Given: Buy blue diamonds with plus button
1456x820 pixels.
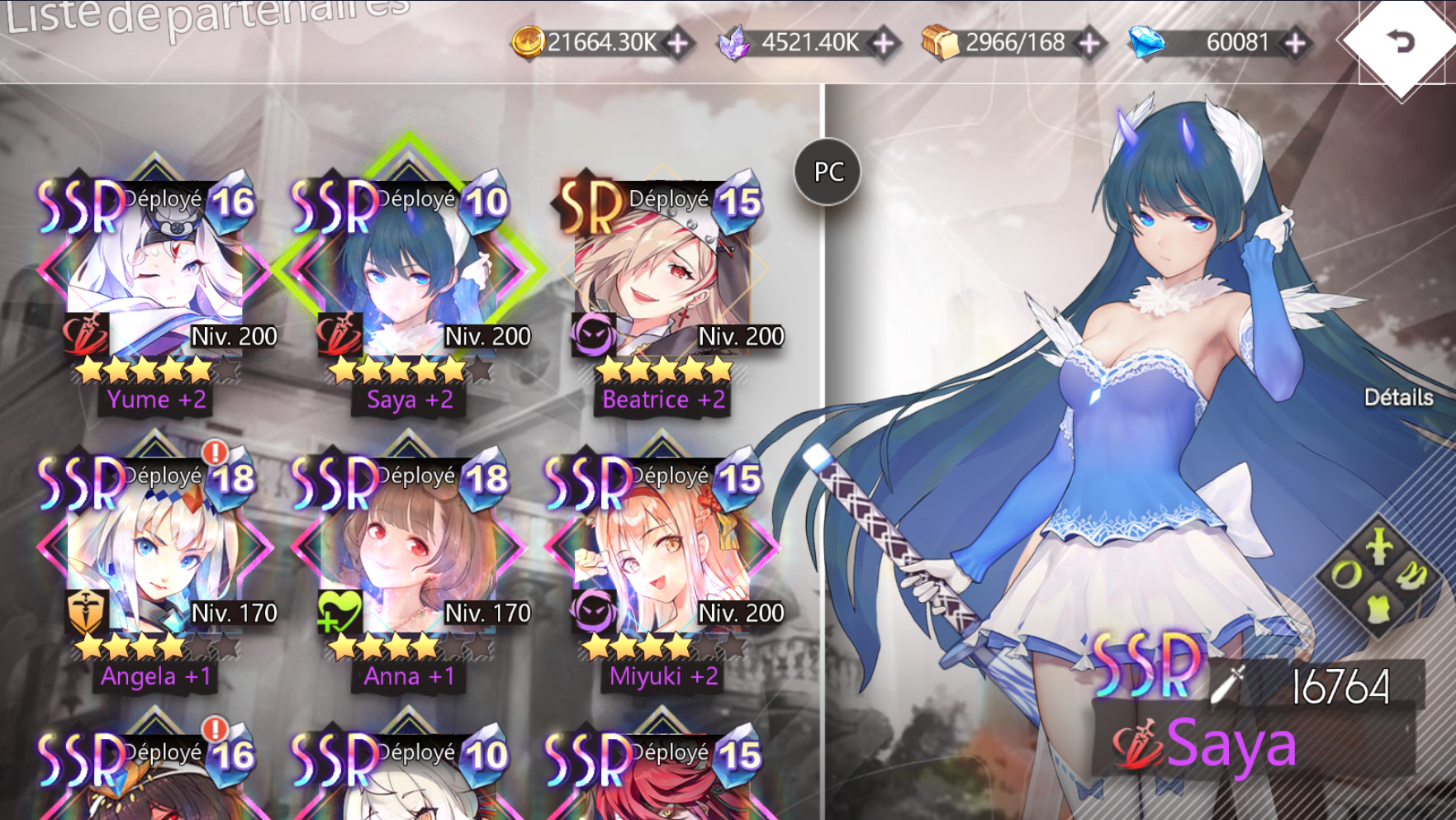Looking at the screenshot, I should [x=1296, y=43].
